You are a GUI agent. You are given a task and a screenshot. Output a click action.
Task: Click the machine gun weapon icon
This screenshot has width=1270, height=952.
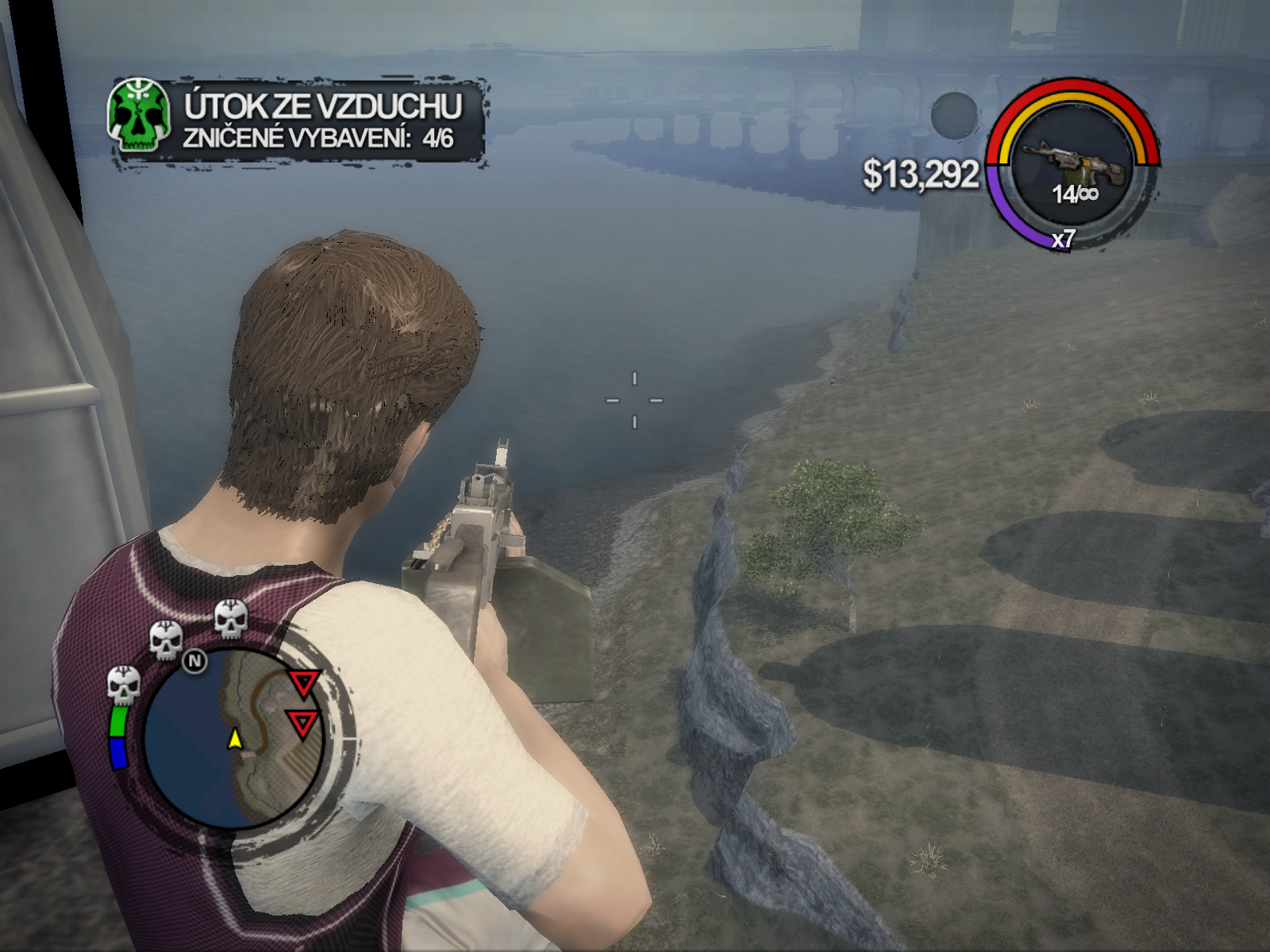[x=1073, y=163]
